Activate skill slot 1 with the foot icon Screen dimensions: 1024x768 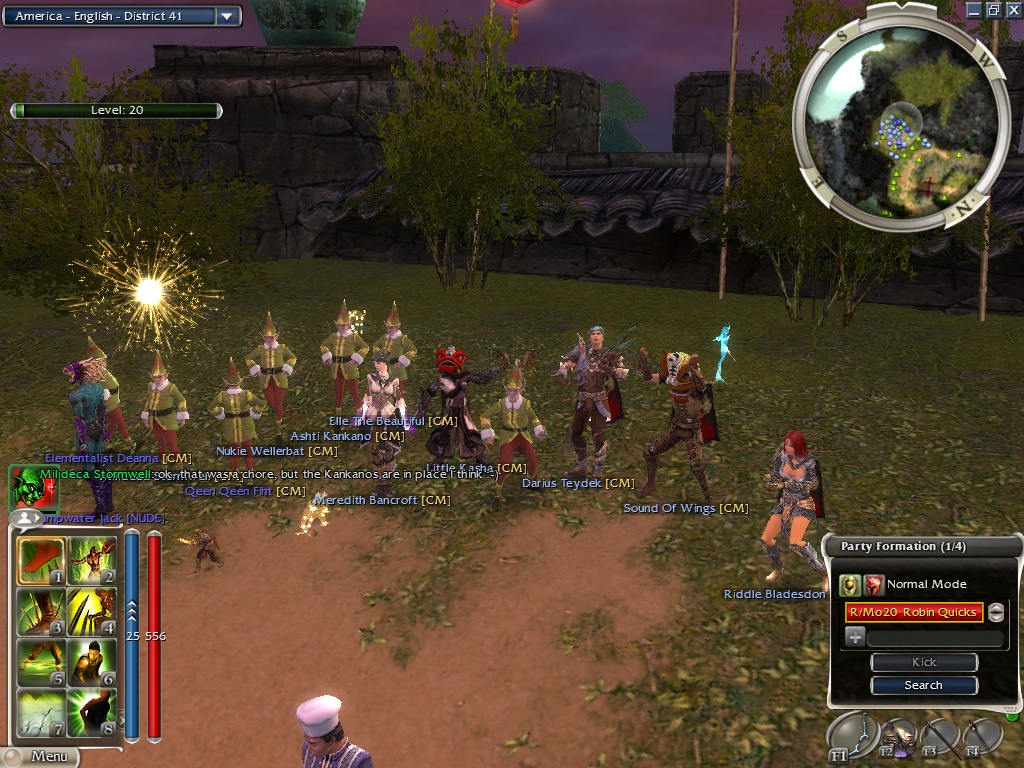point(41,562)
